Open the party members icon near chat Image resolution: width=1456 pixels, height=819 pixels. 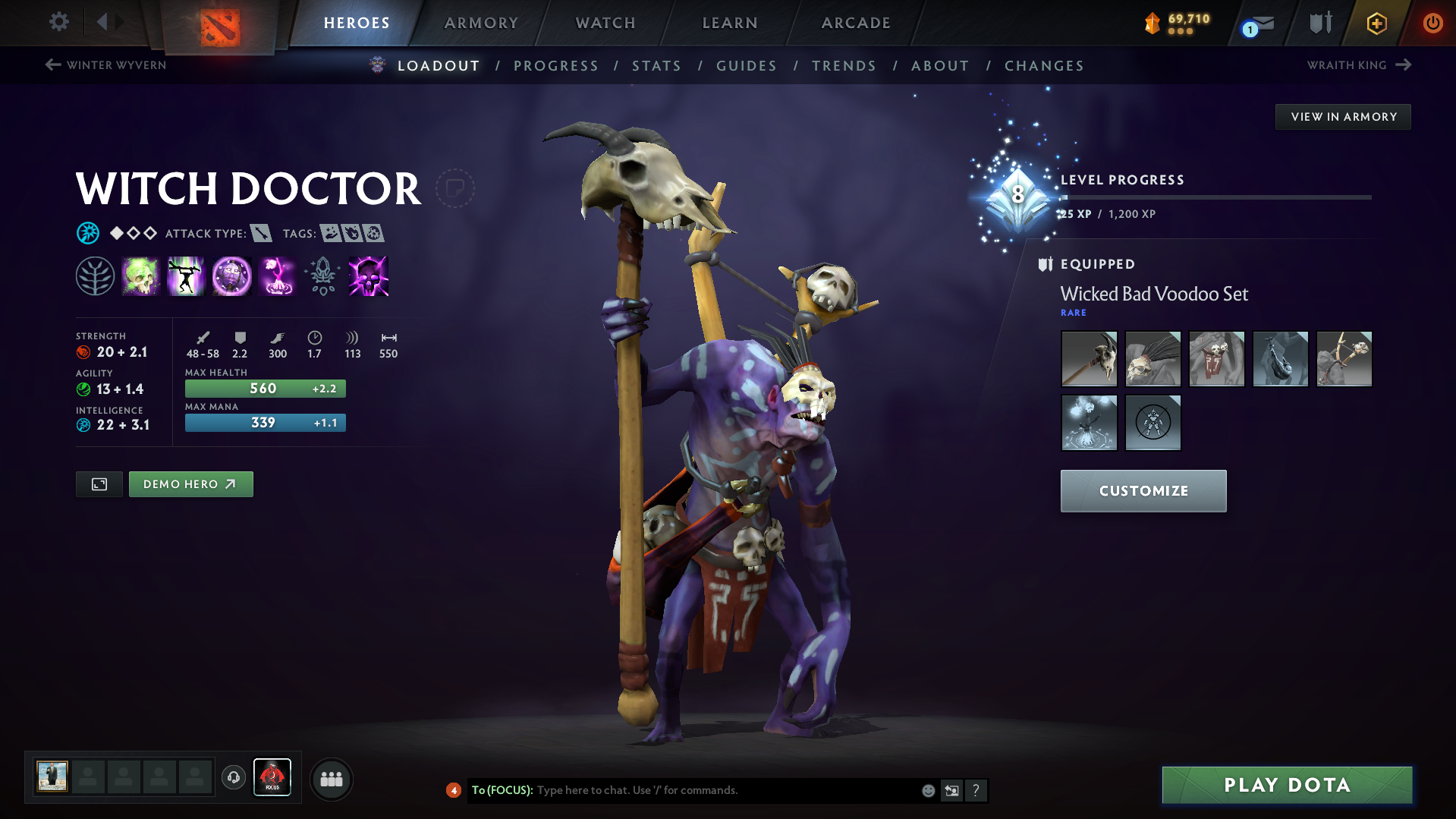coord(331,779)
